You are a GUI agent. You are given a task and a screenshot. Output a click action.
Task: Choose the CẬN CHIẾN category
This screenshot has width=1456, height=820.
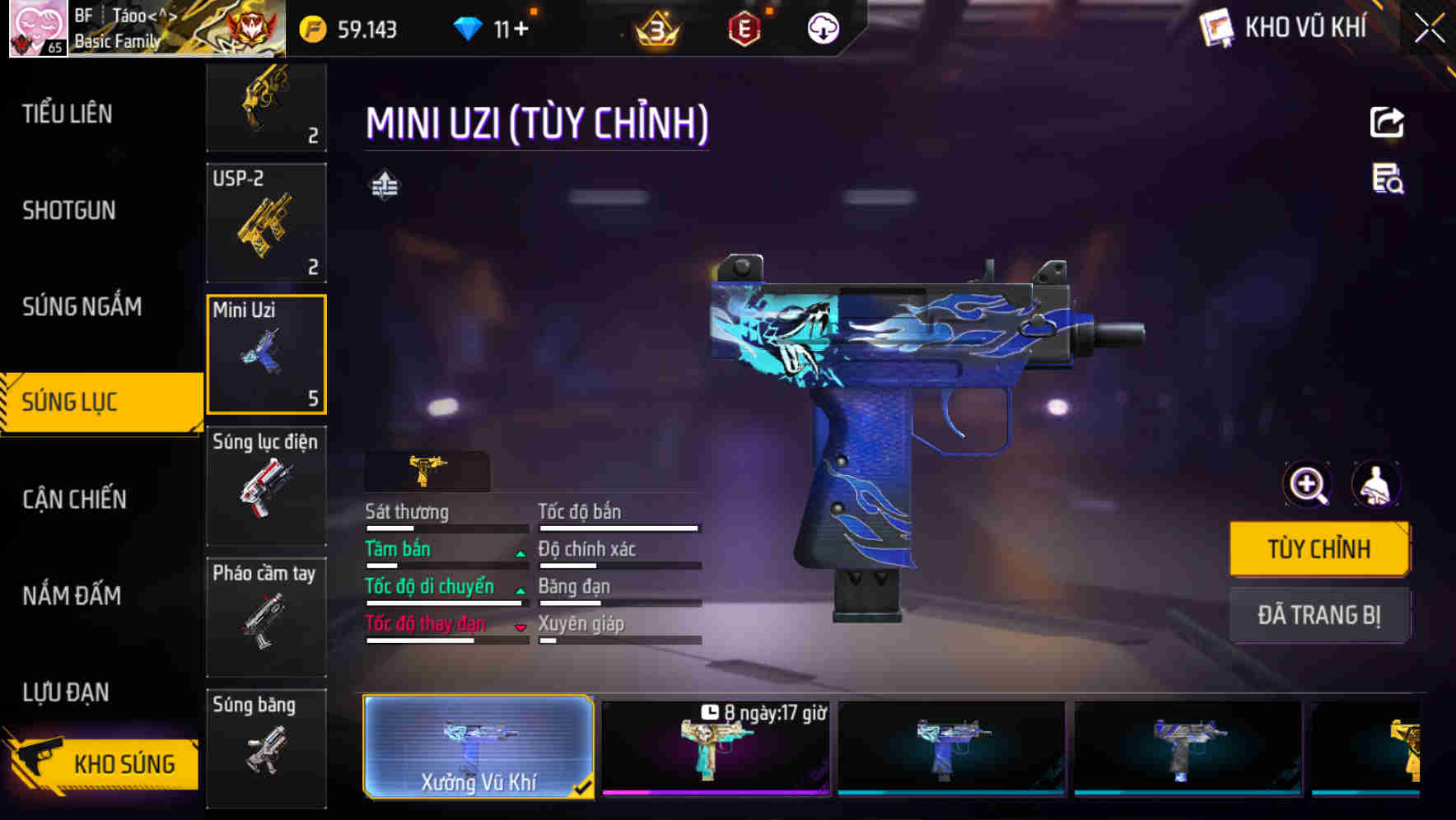tap(75, 499)
